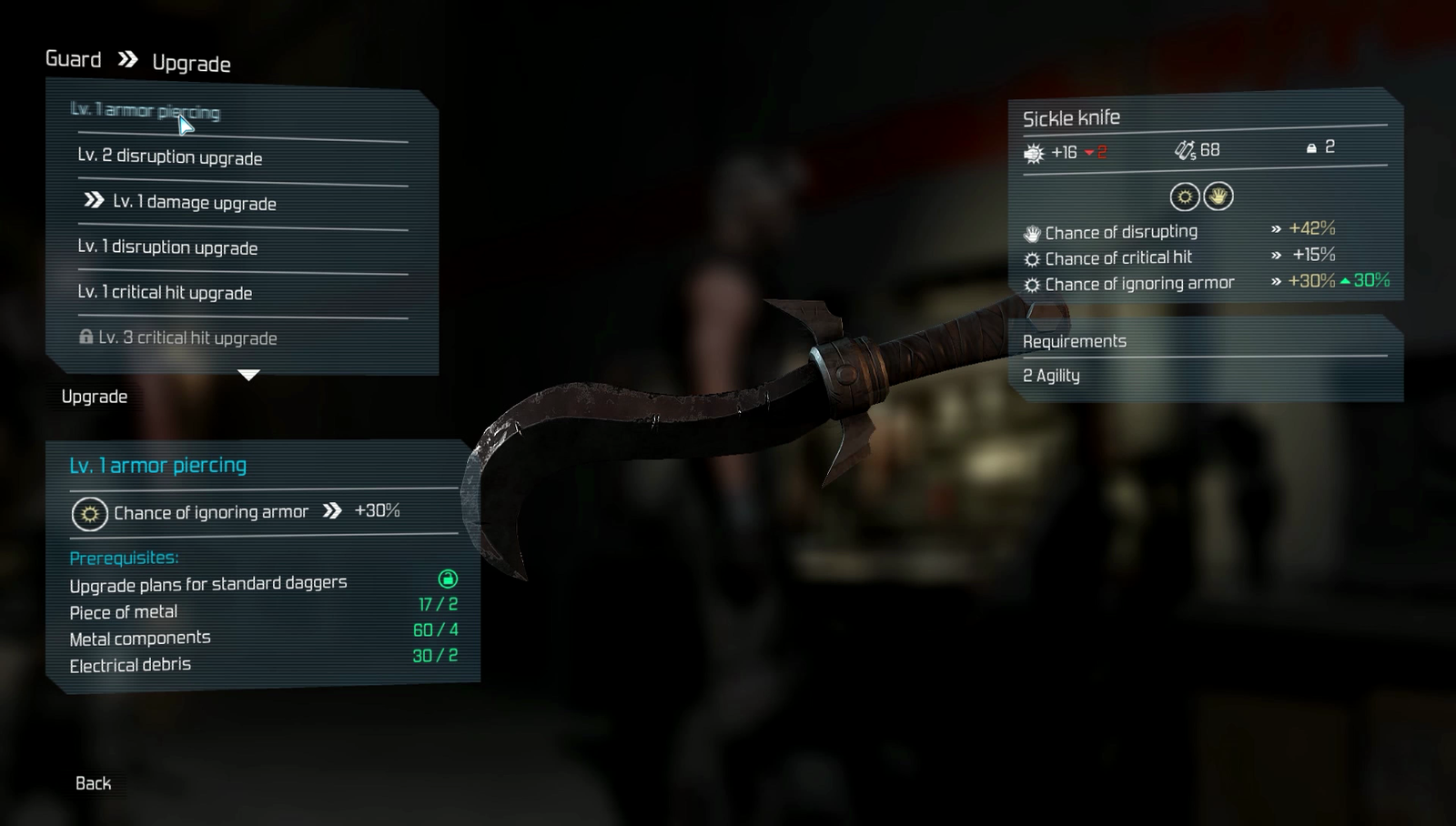1456x826 pixels.
Task: Pick Lv. 1 disruption upgrade
Action: click(x=167, y=247)
